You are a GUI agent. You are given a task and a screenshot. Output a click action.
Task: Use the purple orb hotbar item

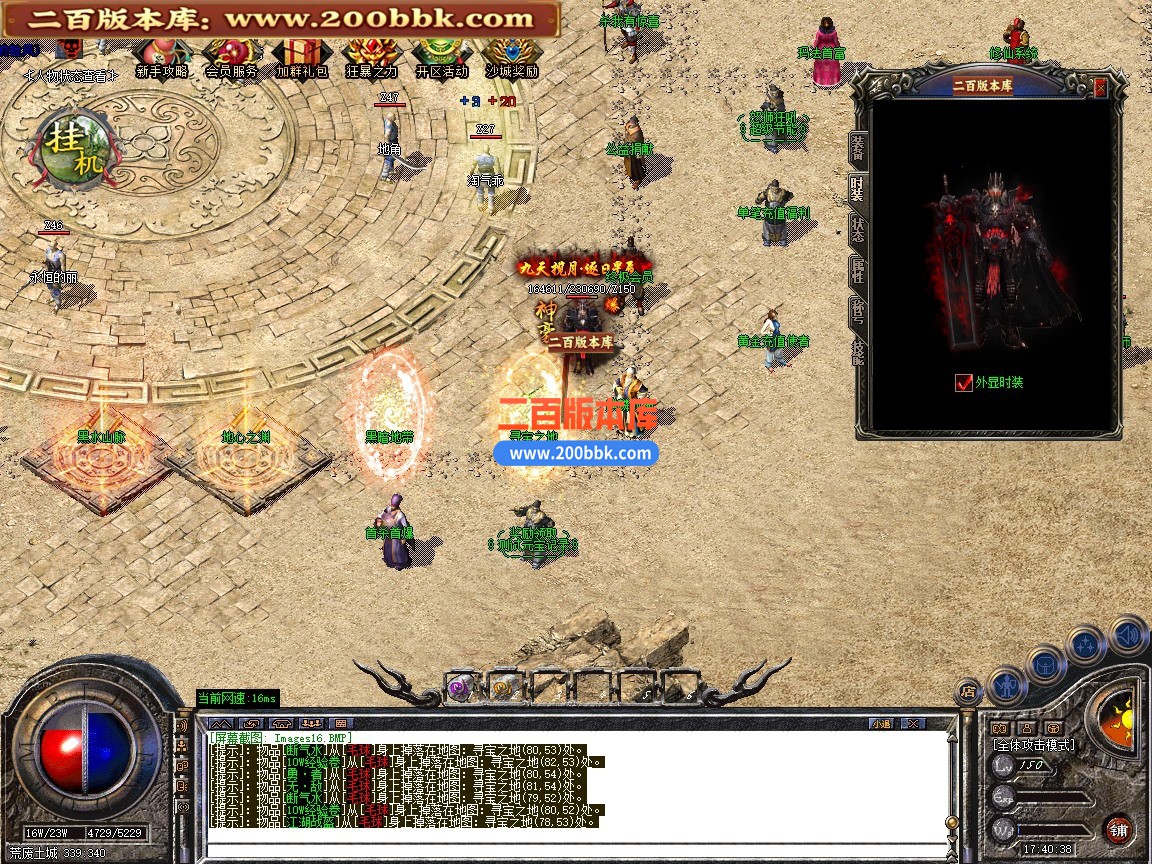(461, 687)
